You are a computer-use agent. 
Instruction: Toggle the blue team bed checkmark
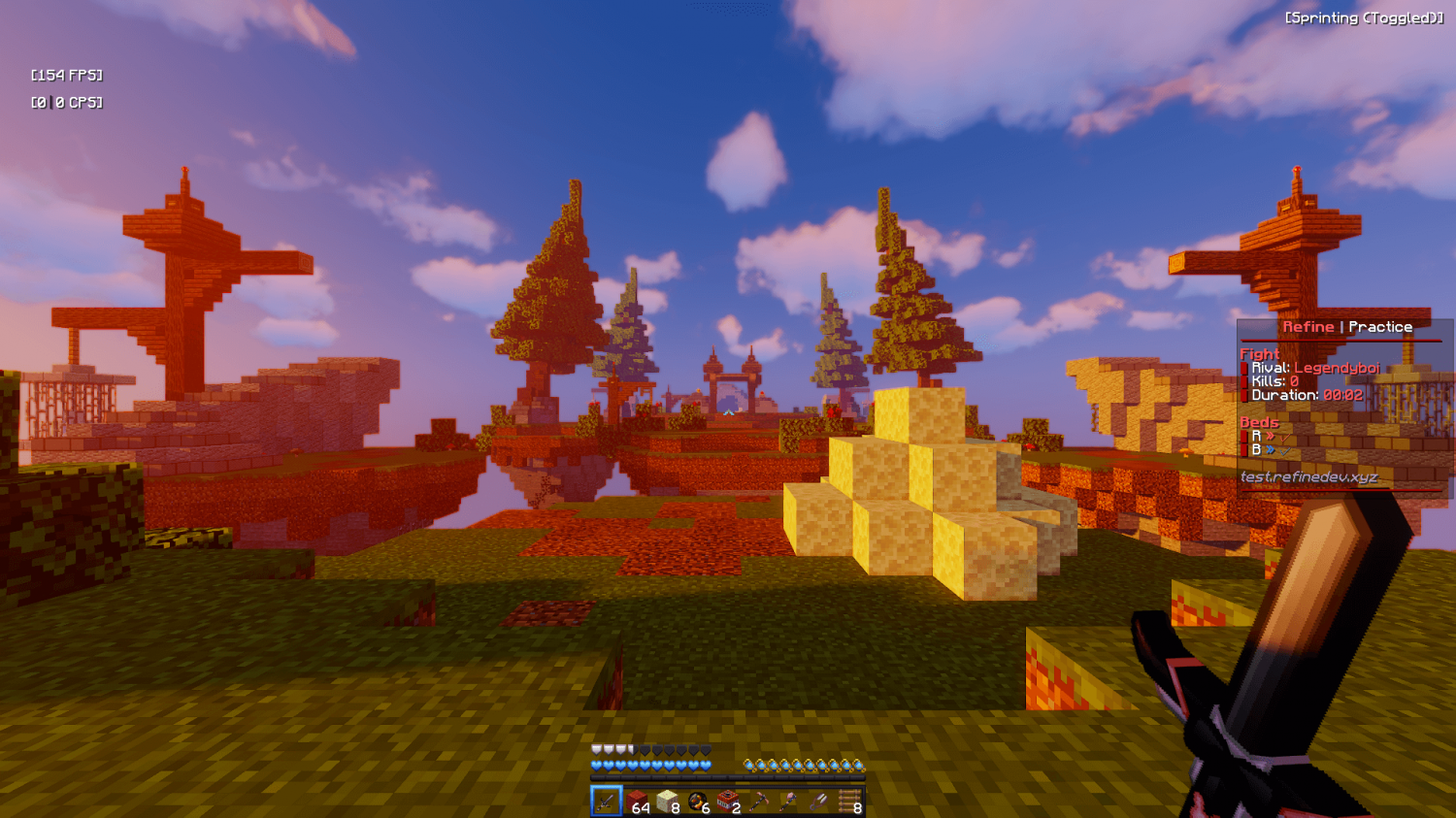click(x=1284, y=452)
